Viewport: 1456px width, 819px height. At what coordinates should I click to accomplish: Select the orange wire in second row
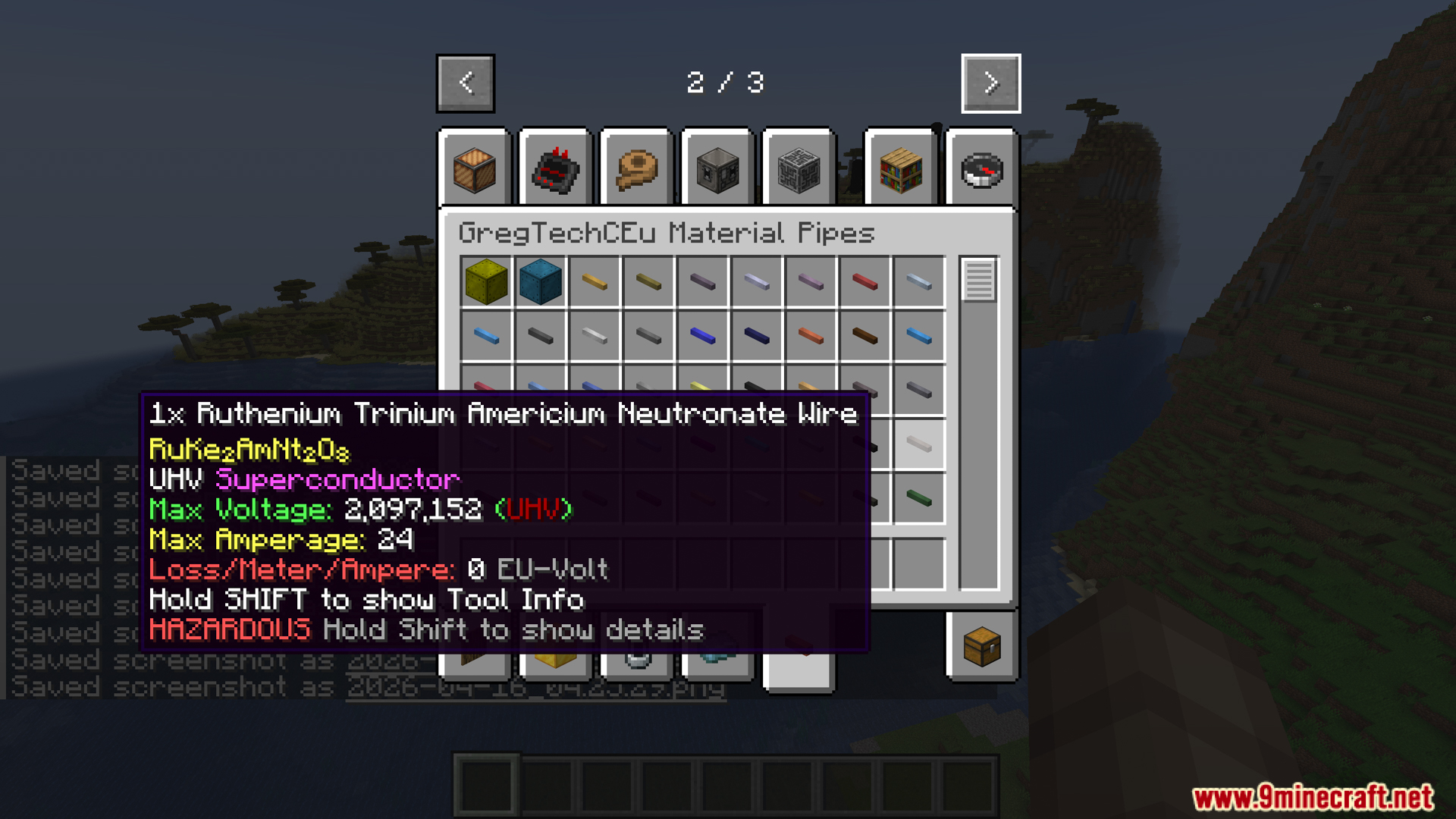[811, 336]
